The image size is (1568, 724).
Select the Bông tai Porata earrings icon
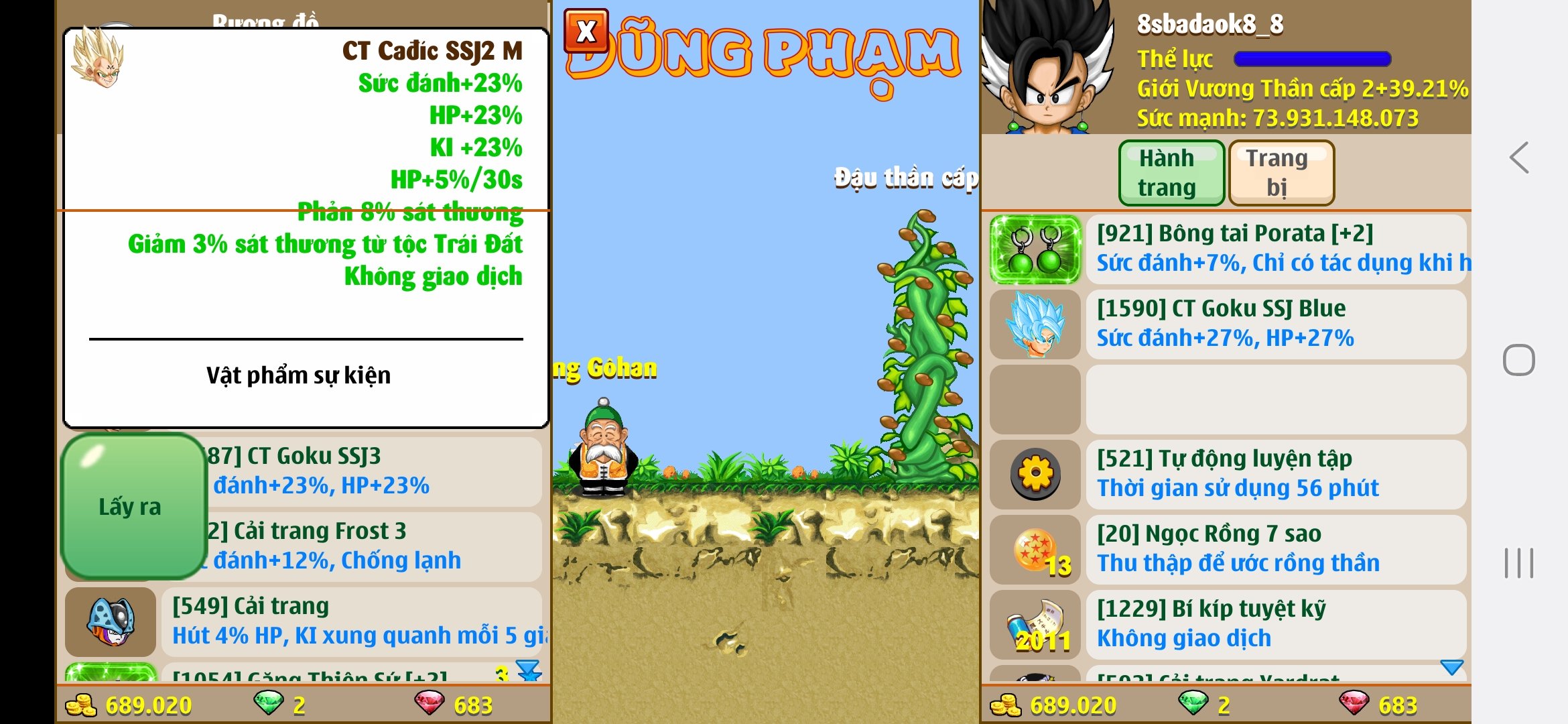pos(1034,250)
